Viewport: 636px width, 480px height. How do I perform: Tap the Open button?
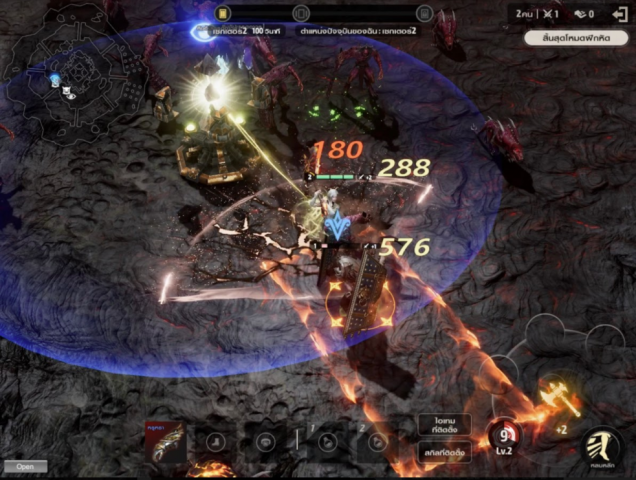click(x=25, y=466)
